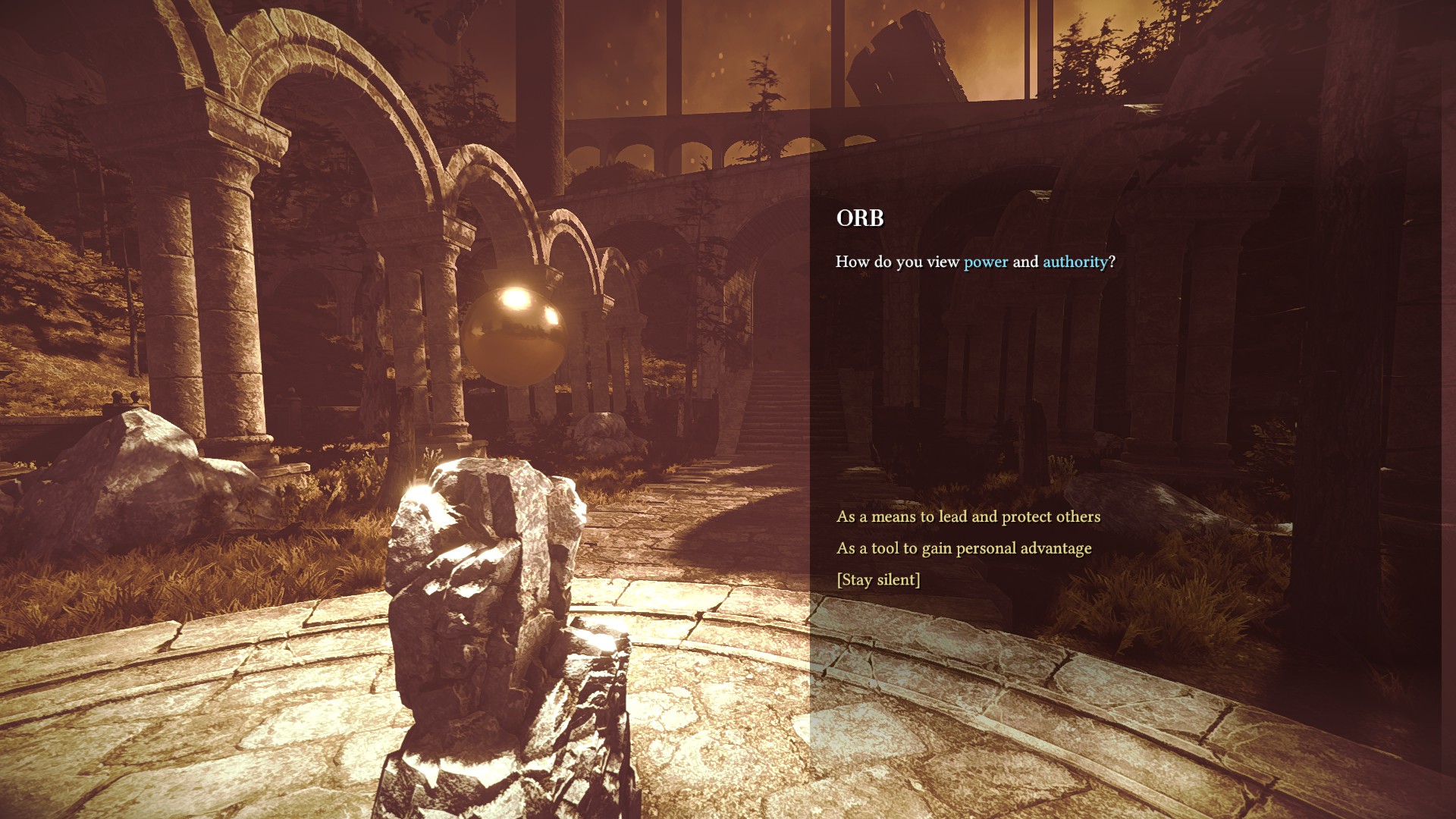Open the highlighted "power" keyword link
Viewport: 1456px width, 819px height.
pyautogui.click(x=986, y=262)
